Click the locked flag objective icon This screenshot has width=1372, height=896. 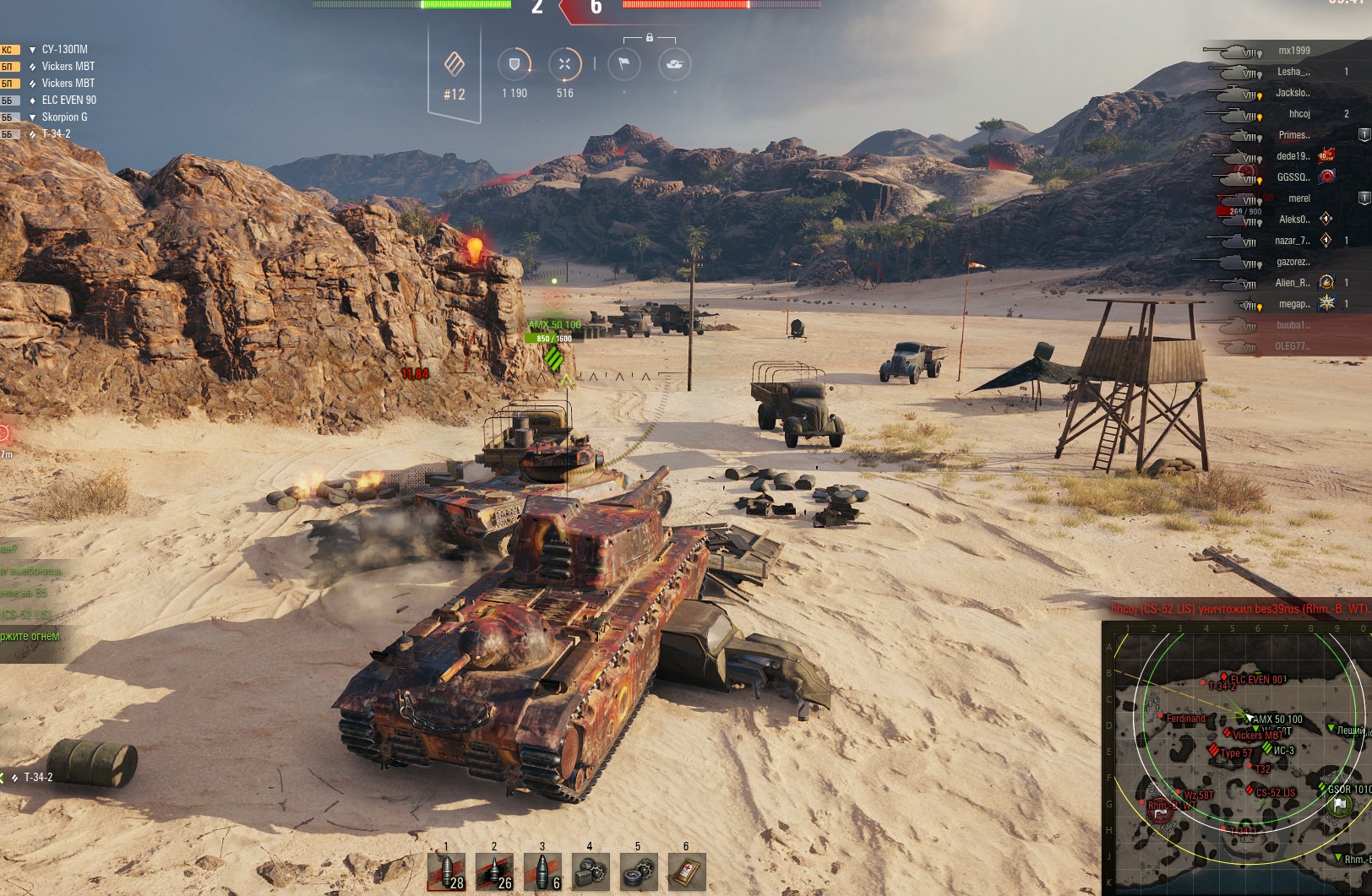coord(623,64)
